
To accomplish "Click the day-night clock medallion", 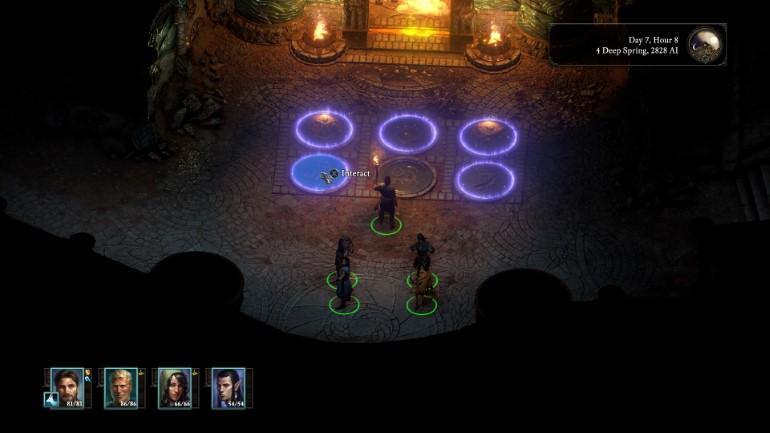I will (705, 44).
